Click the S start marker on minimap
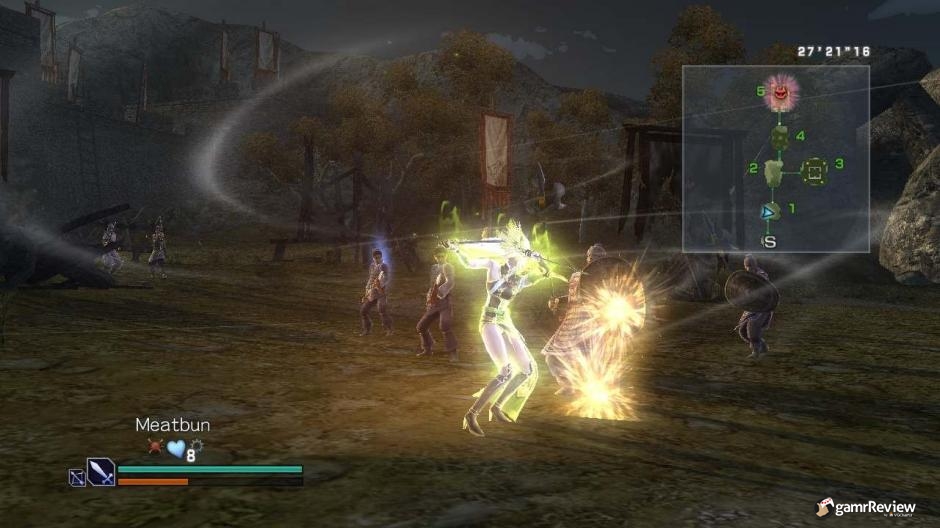 769,241
